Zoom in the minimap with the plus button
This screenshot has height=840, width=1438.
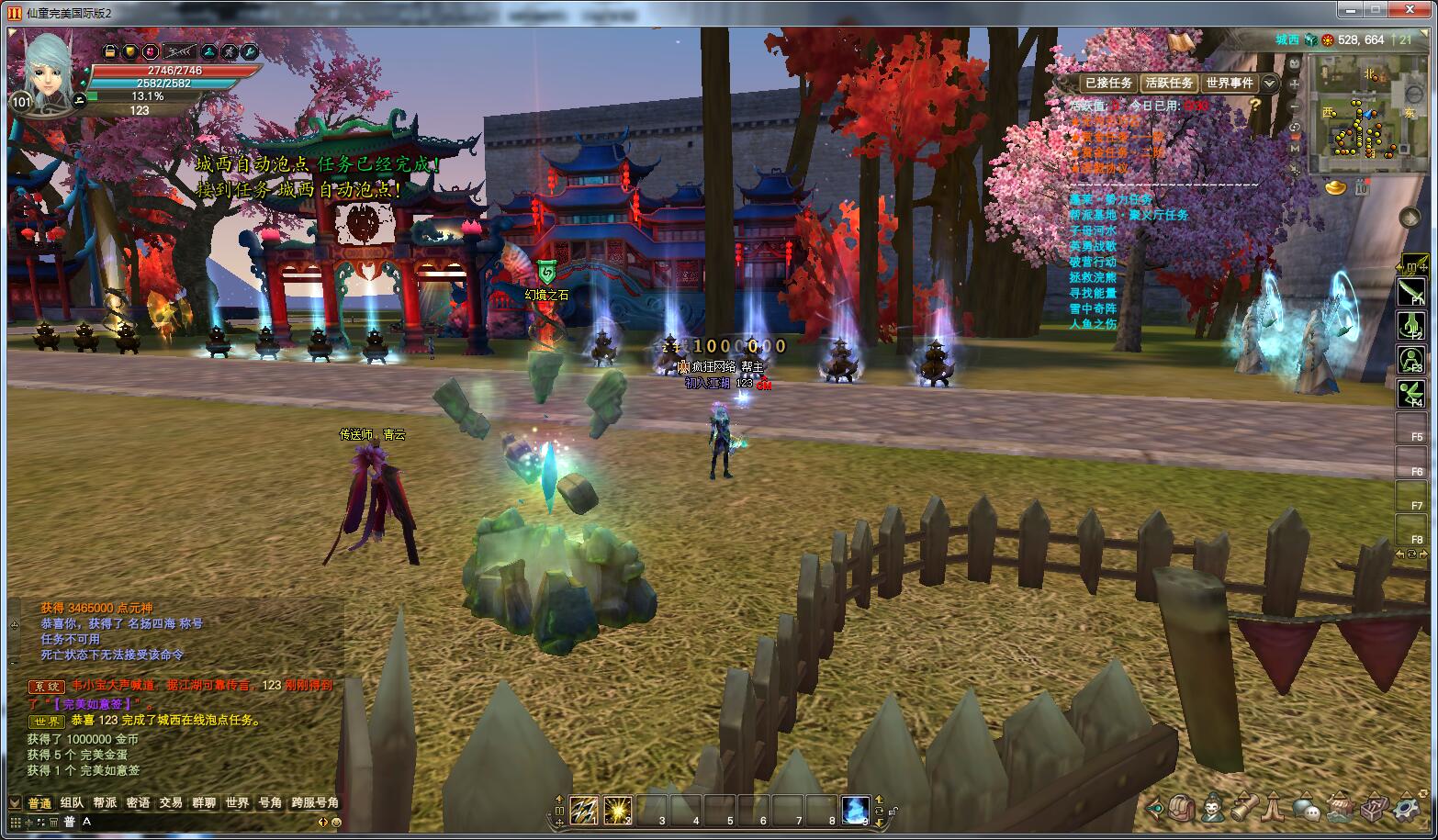tap(1295, 84)
